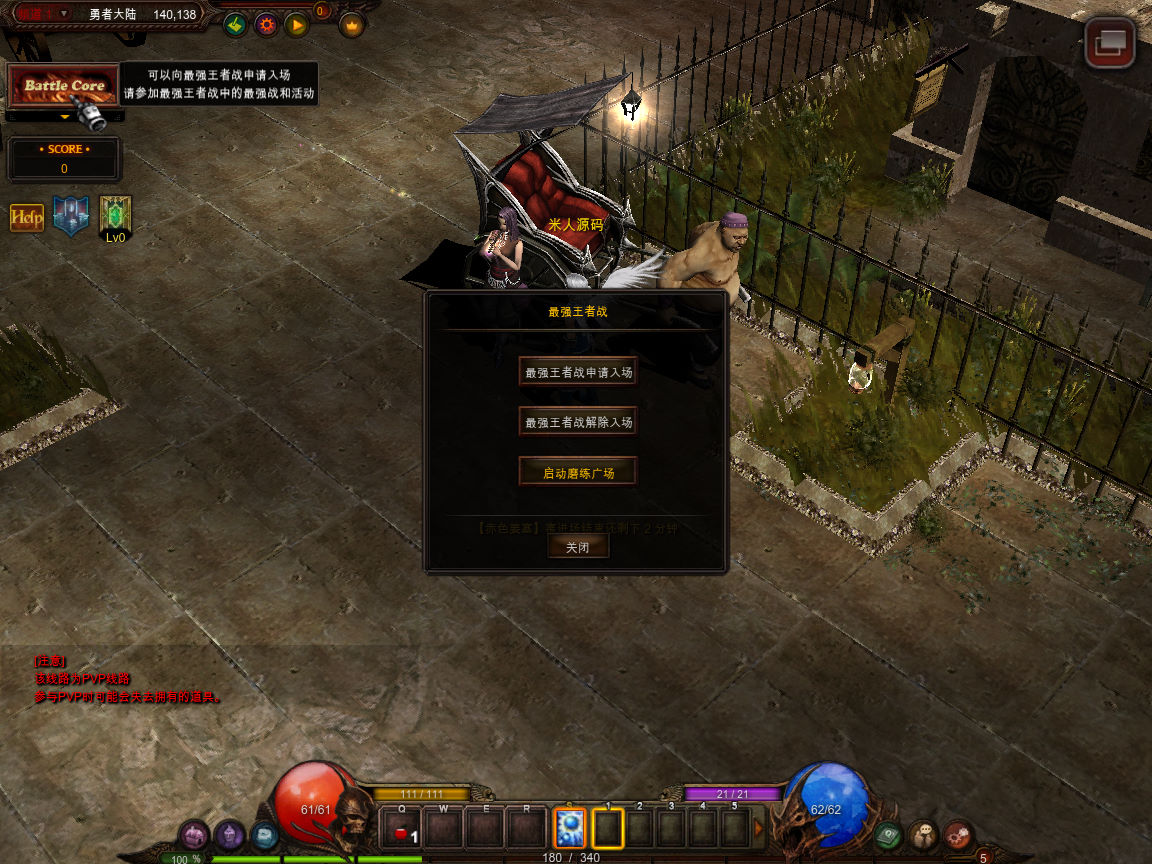Open the chat bubble social icon
The width and height of the screenshot is (1152, 864).
924,834
